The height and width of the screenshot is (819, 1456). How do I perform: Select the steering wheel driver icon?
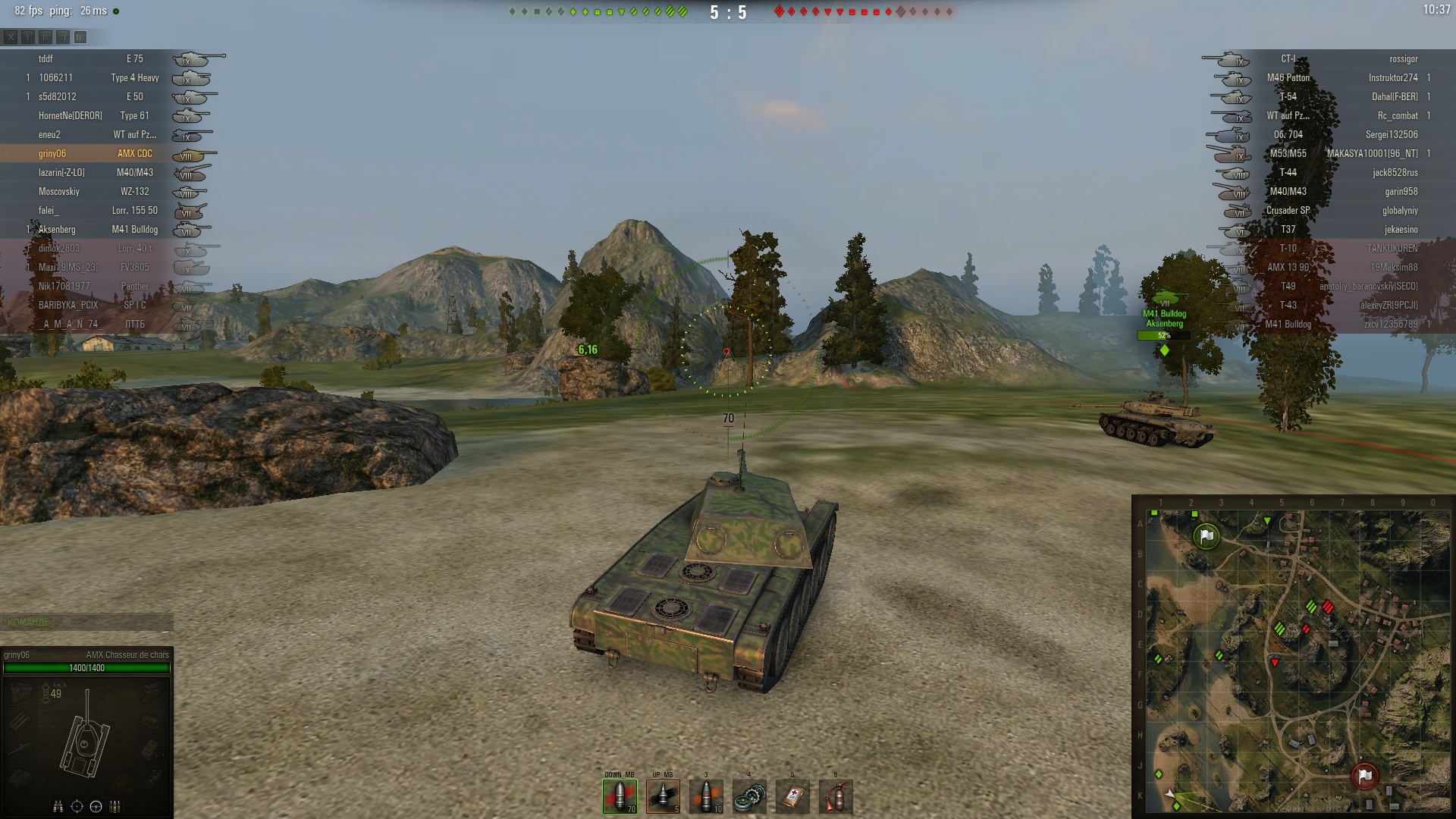96,806
